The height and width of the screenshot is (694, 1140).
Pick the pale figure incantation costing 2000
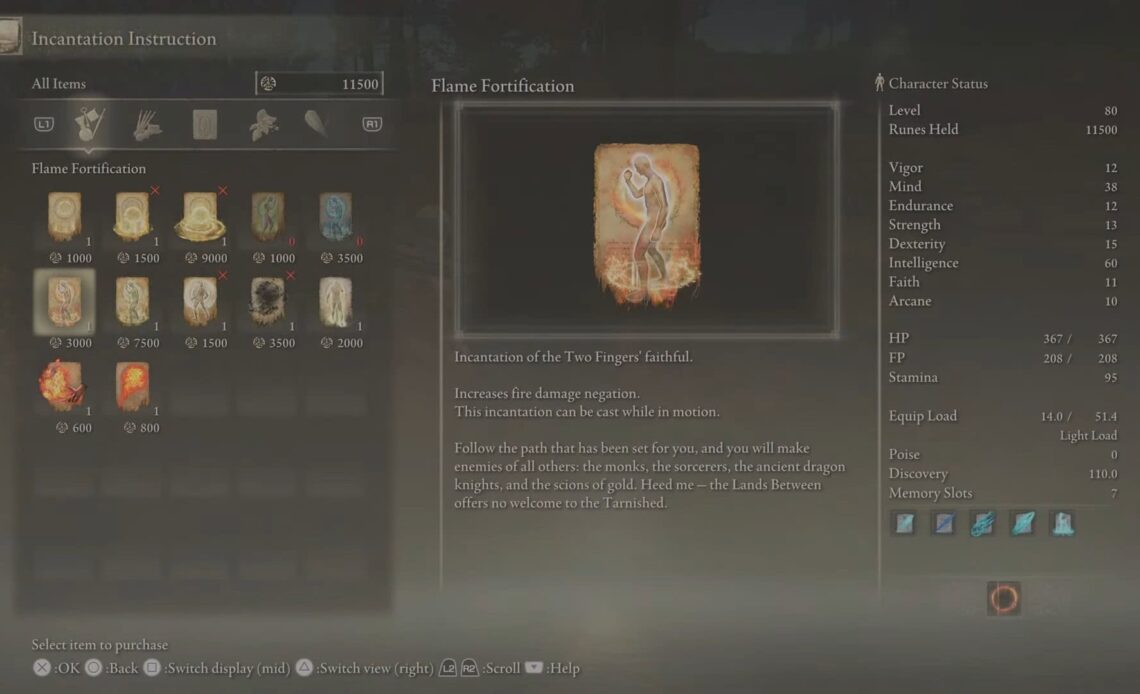(x=335, y=301)
